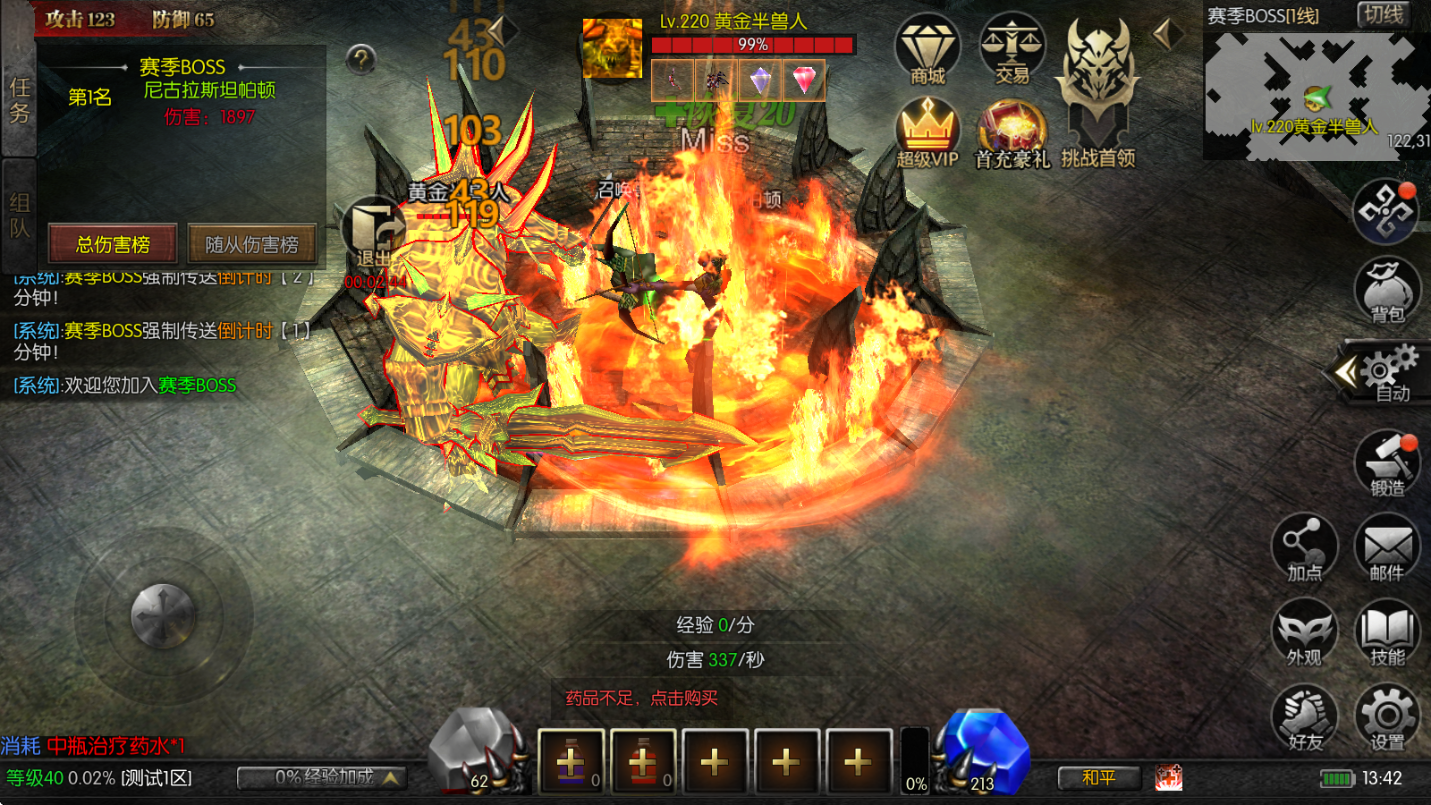Open the 背包 backpack

(x=1387, y=289)
